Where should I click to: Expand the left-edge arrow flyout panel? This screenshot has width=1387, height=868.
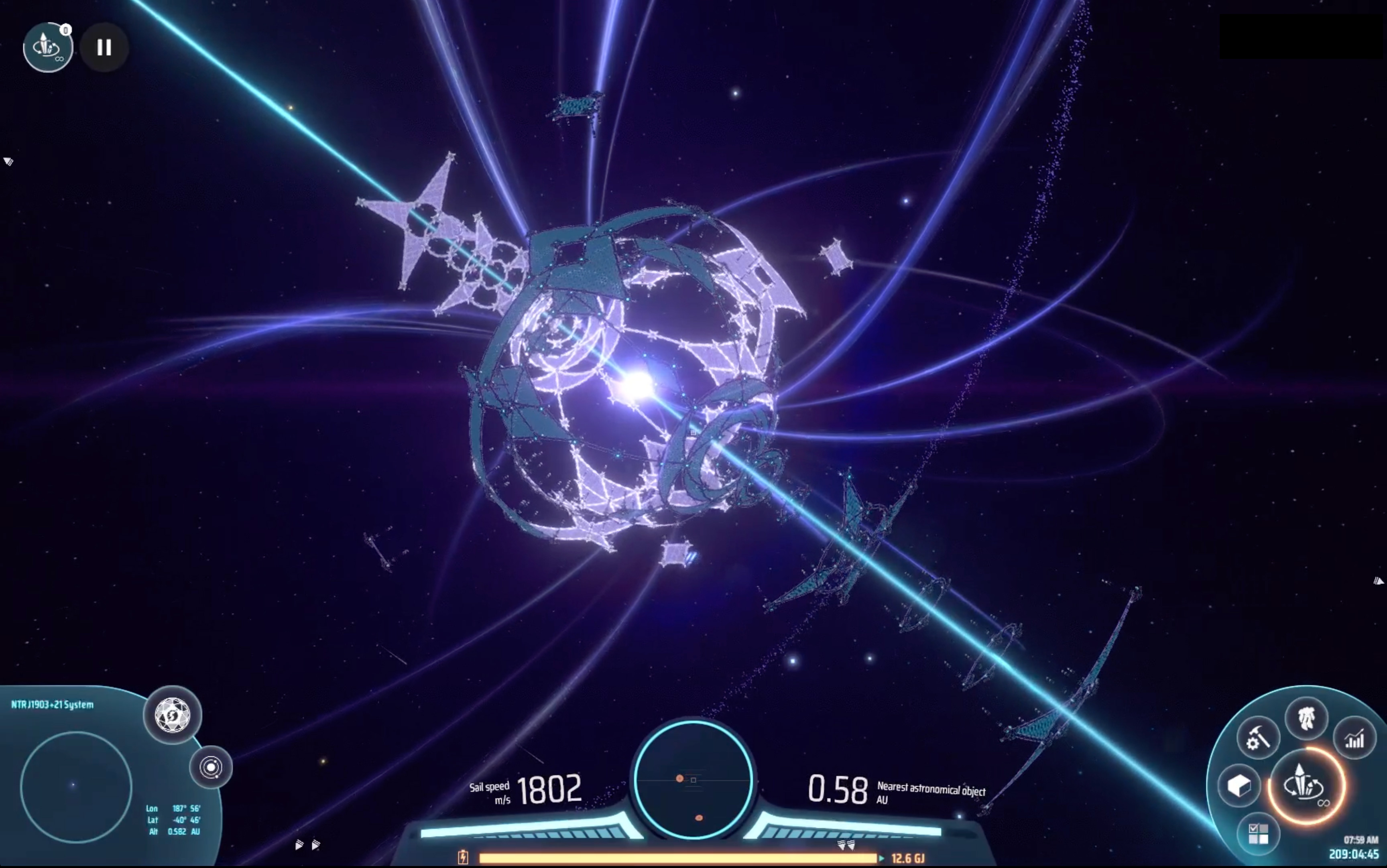pos(8,161)
